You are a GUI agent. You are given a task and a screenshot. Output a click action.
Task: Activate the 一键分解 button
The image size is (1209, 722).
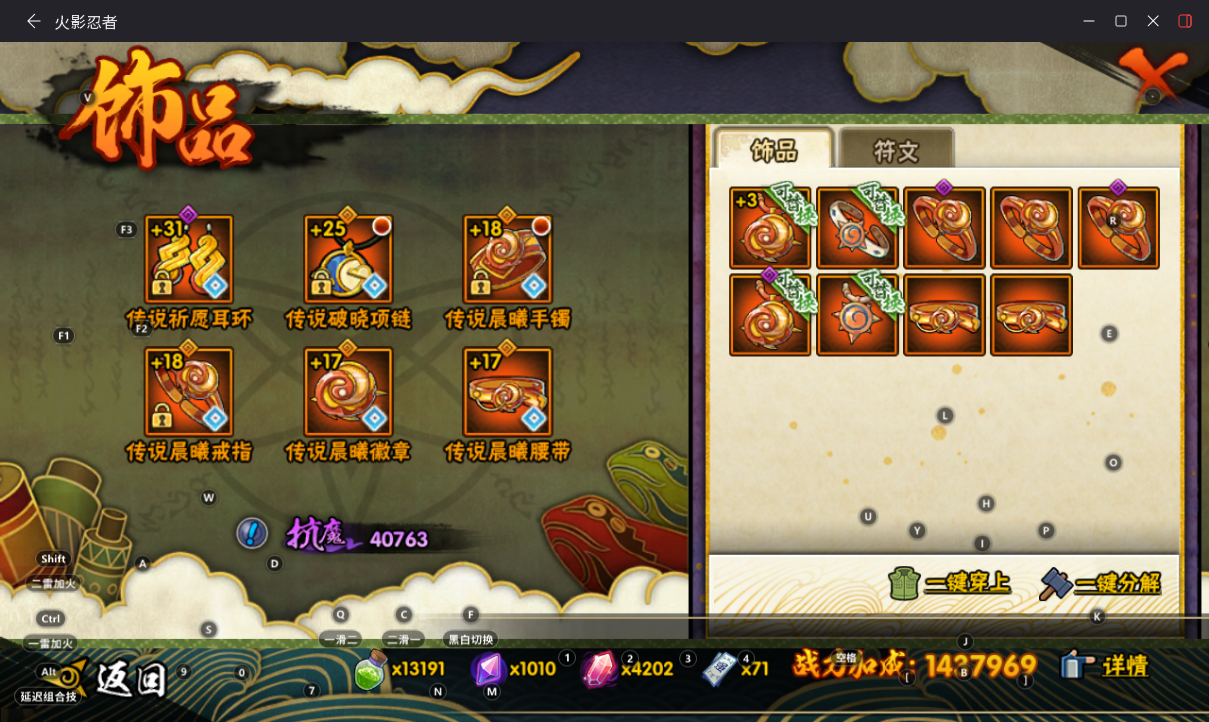pyautogui.click(x=1100, y=583)
